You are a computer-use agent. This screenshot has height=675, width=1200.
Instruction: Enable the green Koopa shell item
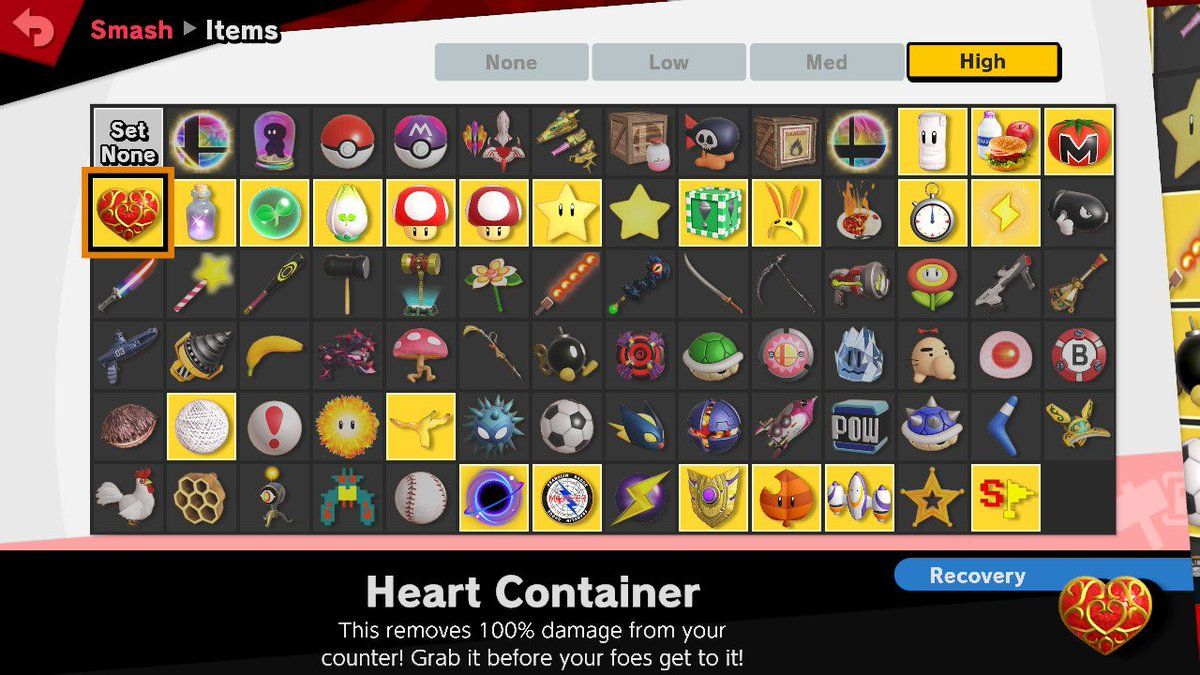point(713,356)
